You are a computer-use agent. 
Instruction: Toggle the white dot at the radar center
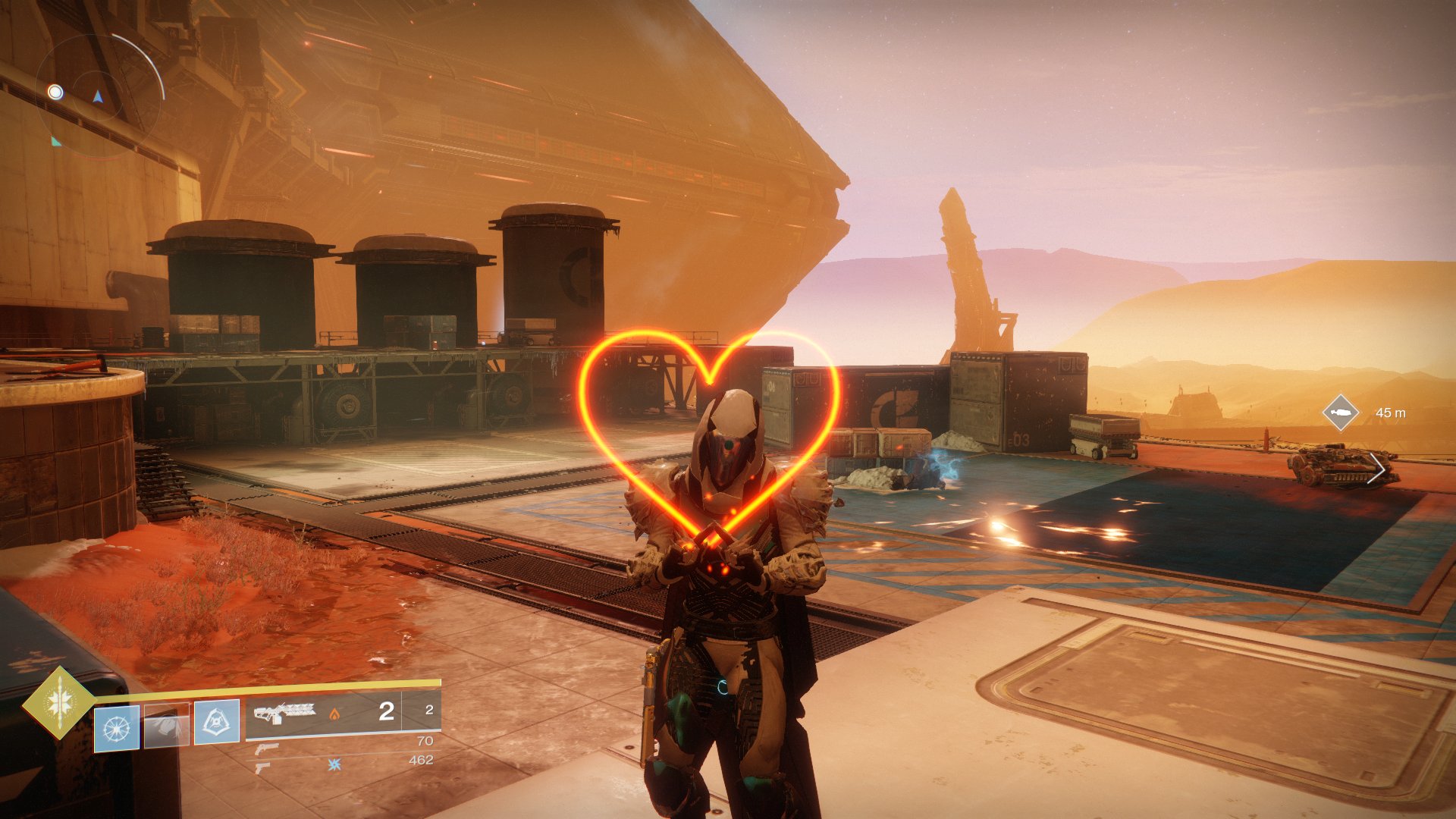55,93
